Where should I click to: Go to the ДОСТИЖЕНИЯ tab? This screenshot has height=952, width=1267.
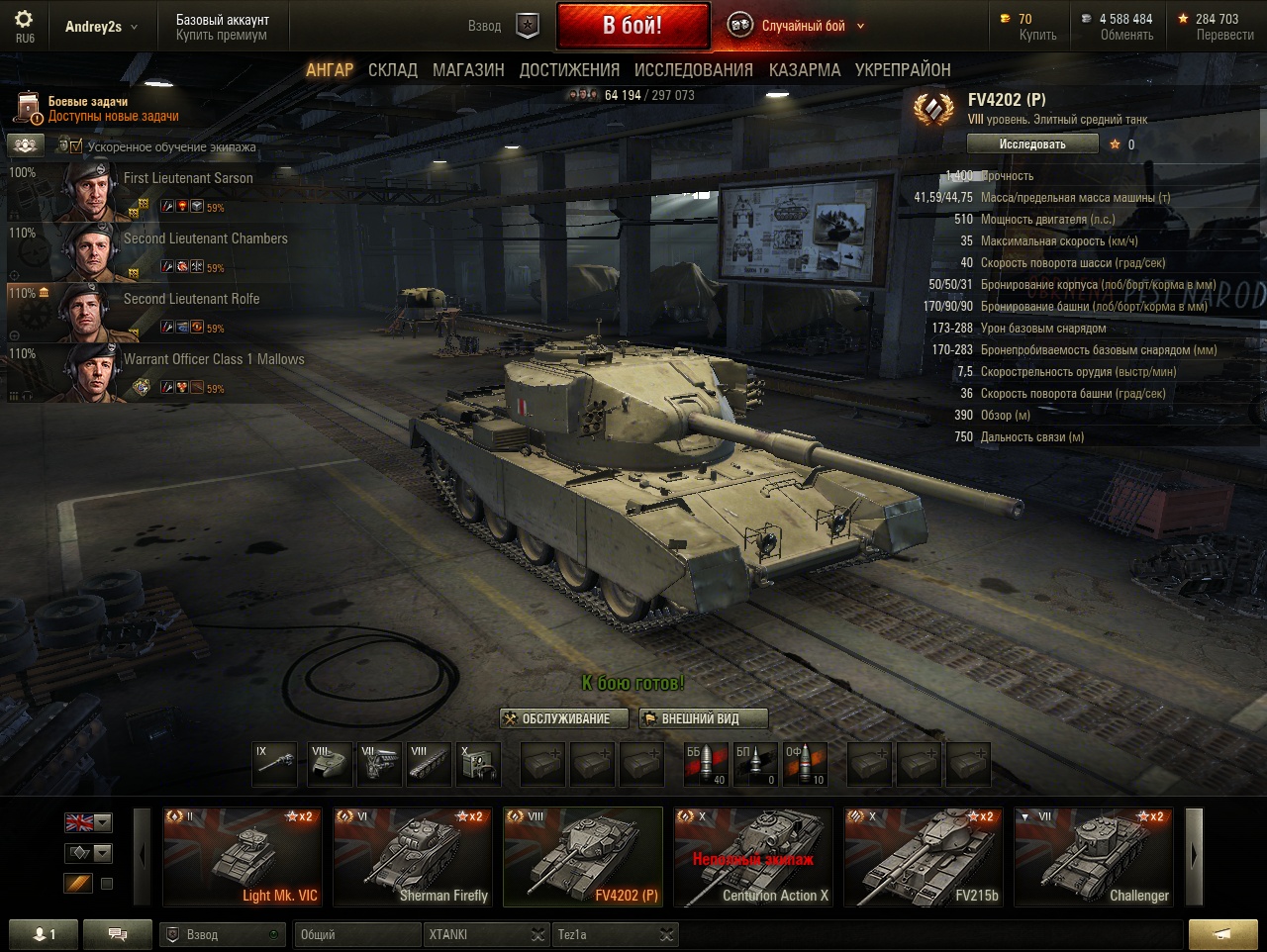pyautogui.click(x=569, y=70)
